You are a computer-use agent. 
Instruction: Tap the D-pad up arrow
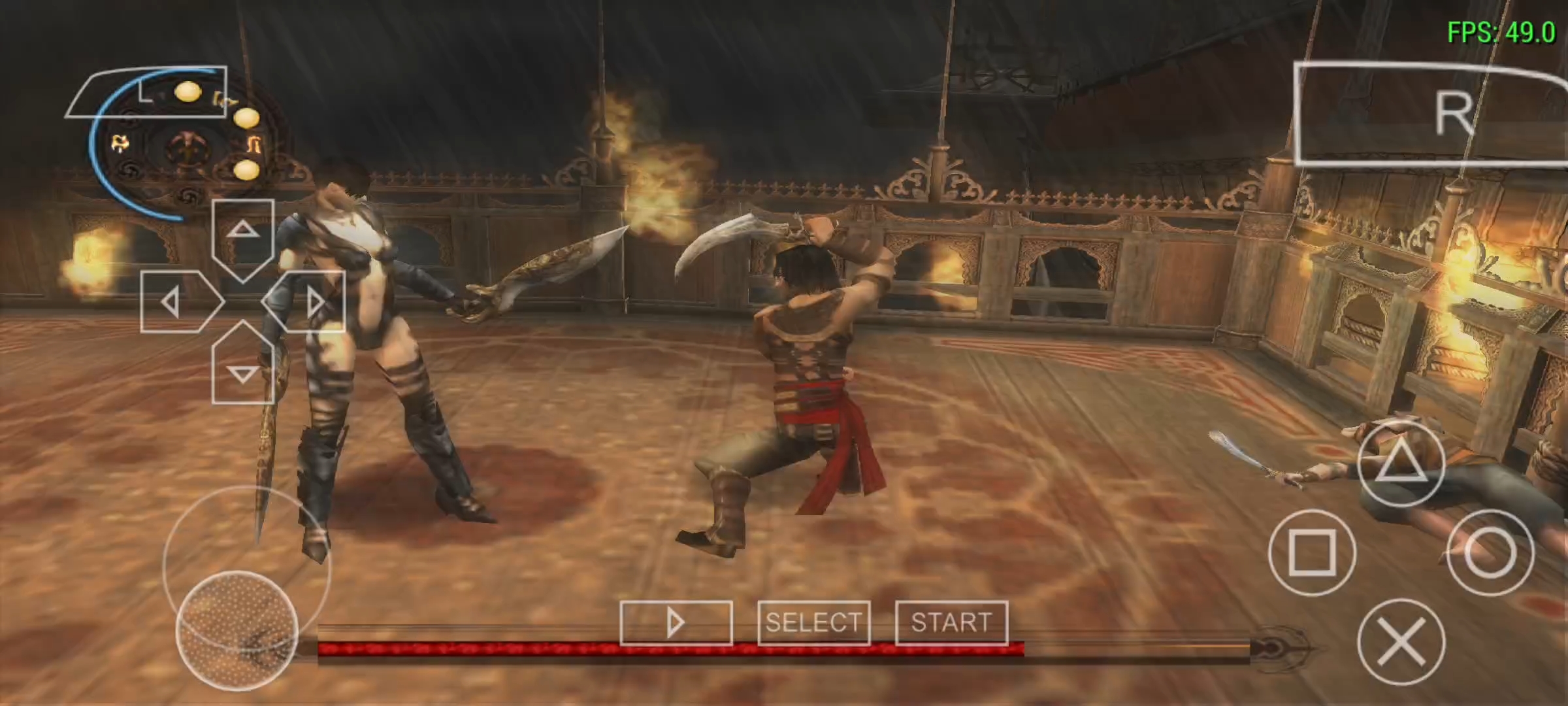pyautogui.click(x=243, y=234)
